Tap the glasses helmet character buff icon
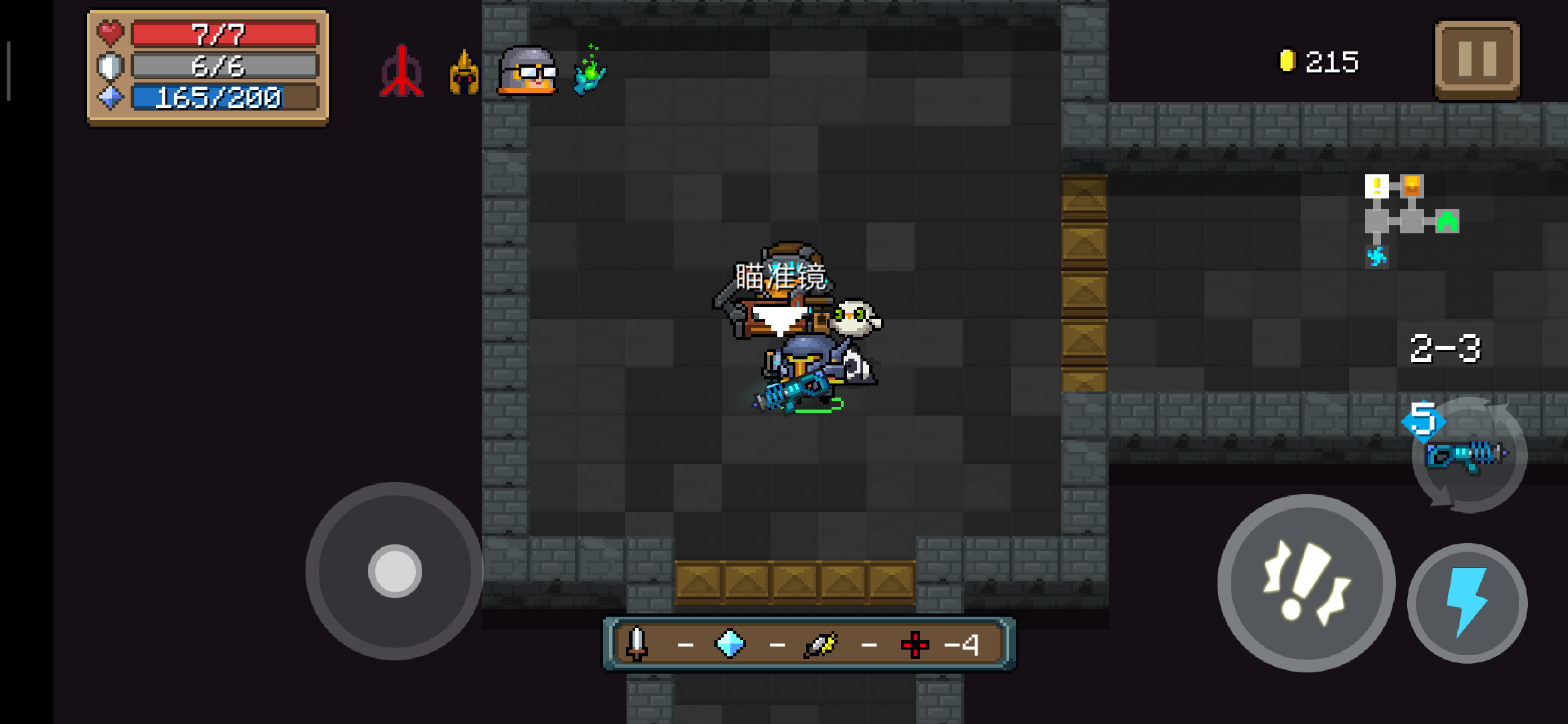 point(528,70)
